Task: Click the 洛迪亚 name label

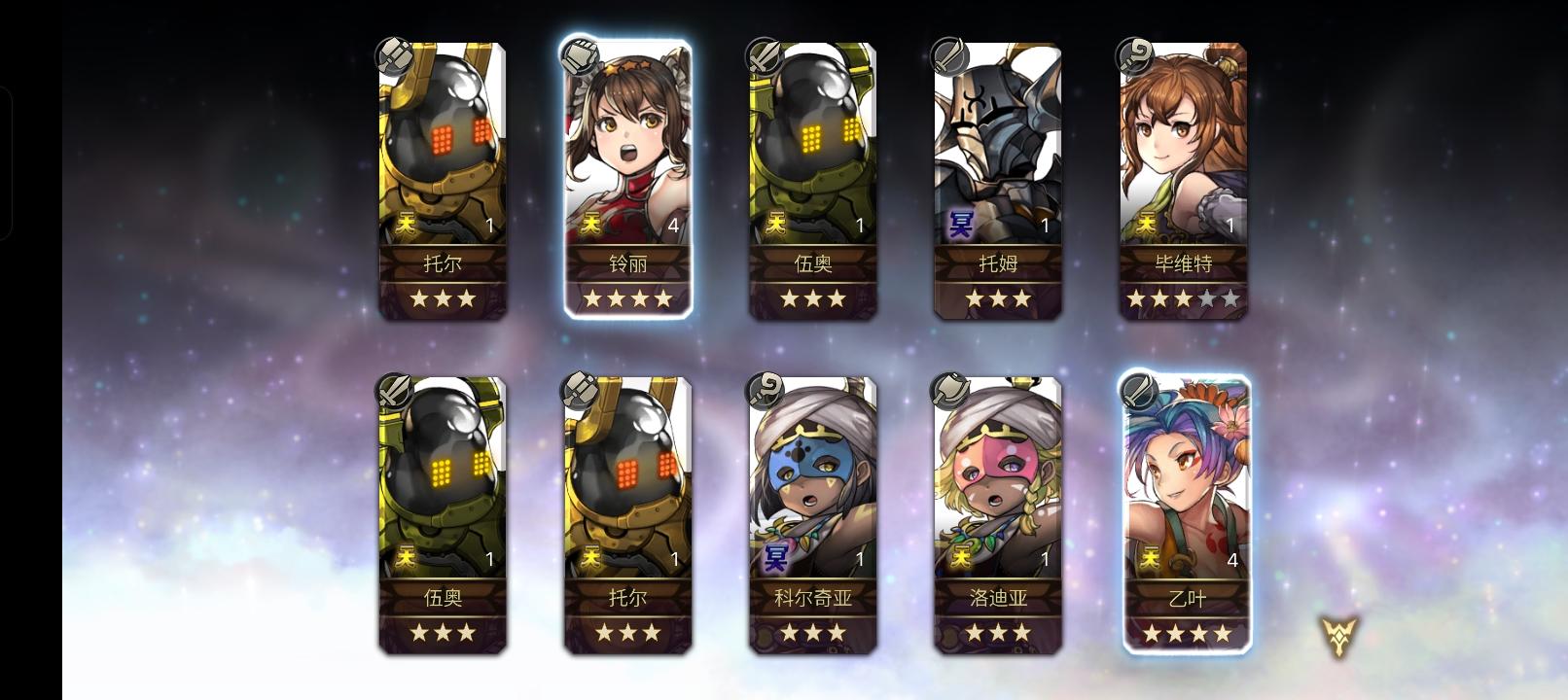Action: click(997, 599)
